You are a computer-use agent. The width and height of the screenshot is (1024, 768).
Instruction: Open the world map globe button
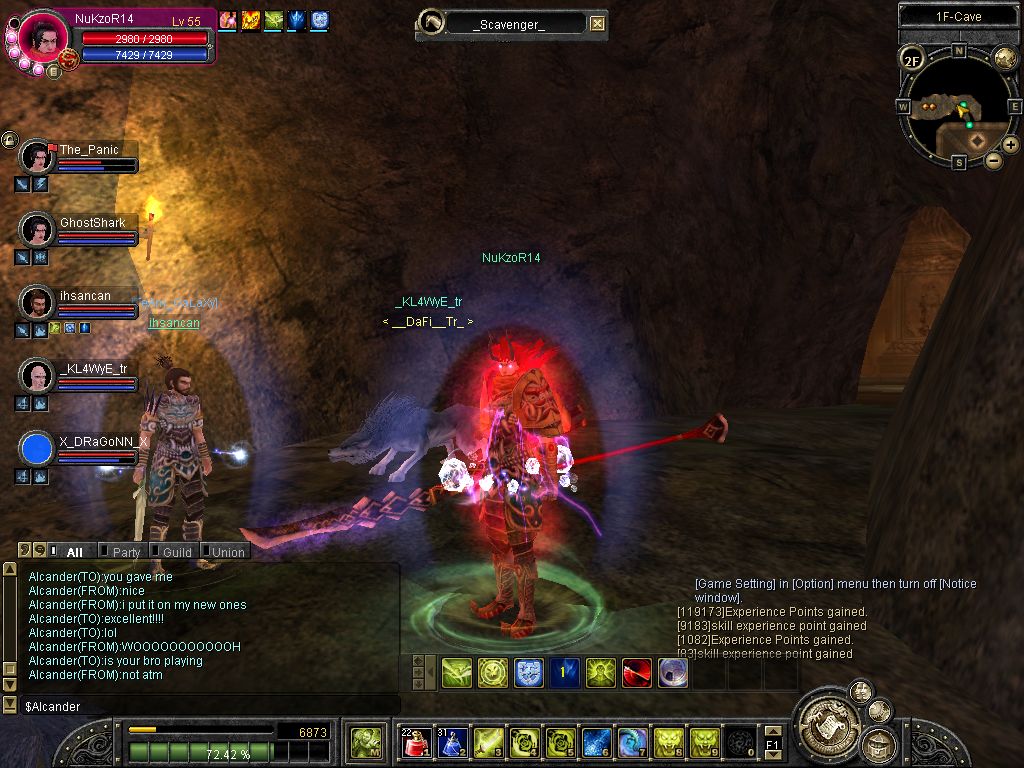pyautogui.click(x=1004, y=57)
